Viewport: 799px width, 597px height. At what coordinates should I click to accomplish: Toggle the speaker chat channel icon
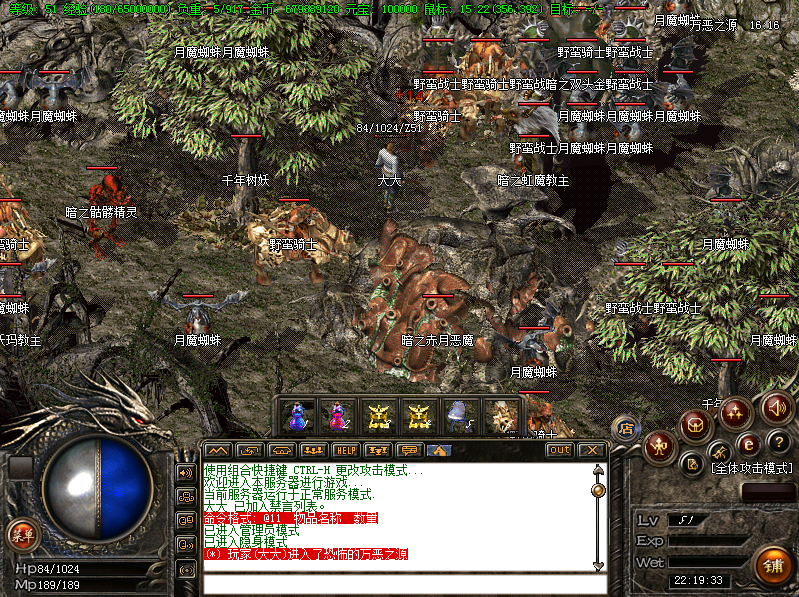pyautogui.click(x=186, y=472)
